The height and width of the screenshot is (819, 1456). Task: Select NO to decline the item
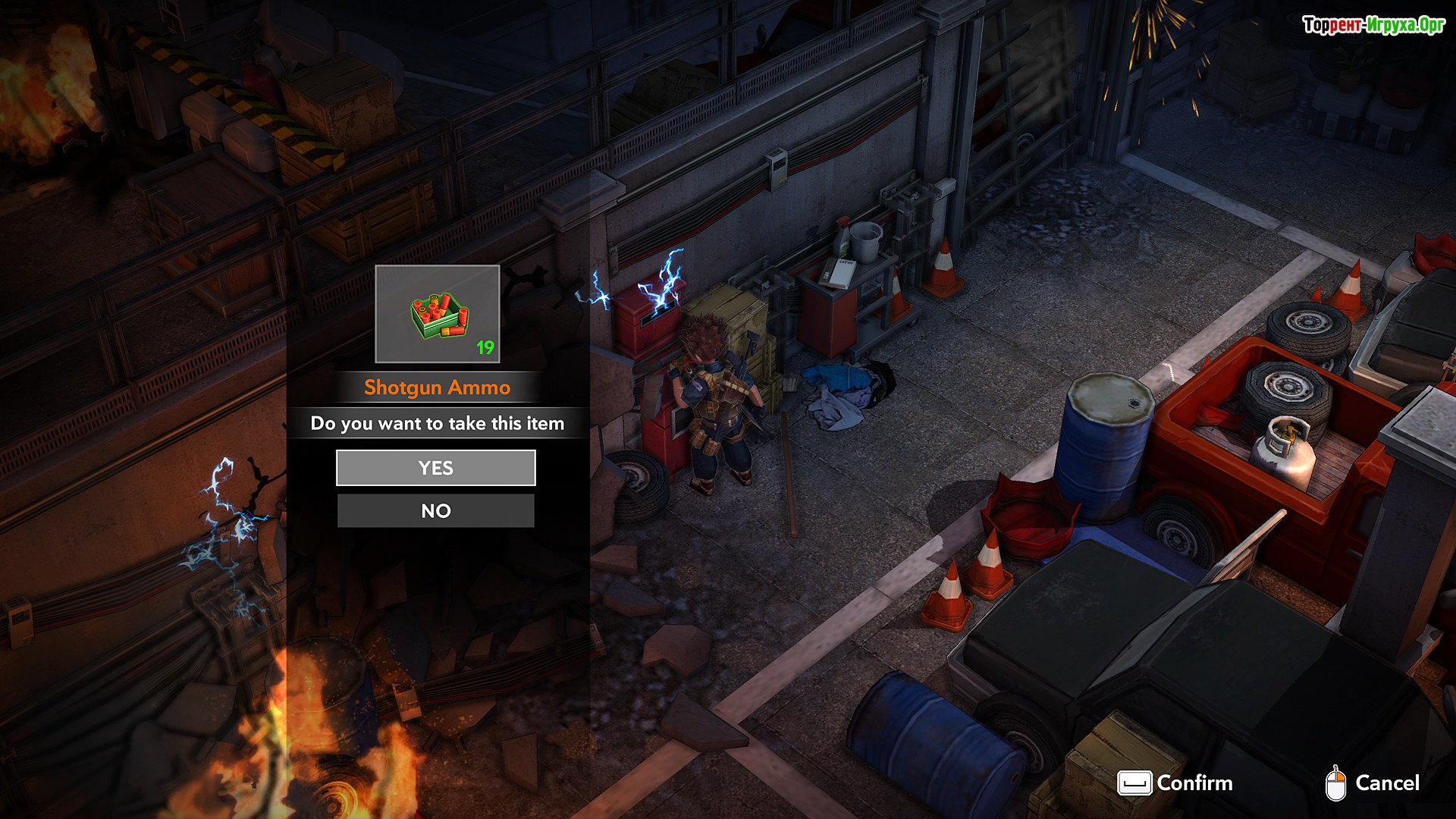pos(436,511)
